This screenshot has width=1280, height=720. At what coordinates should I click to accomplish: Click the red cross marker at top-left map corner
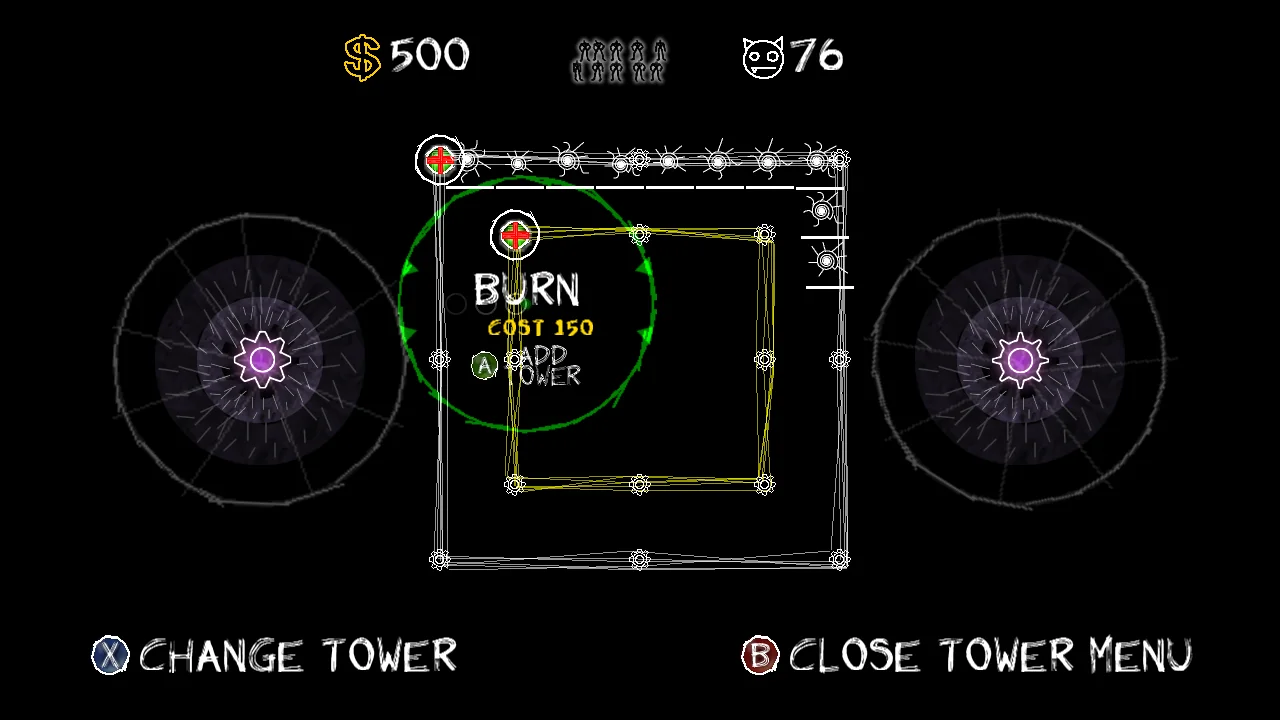[x=440, y=159]
